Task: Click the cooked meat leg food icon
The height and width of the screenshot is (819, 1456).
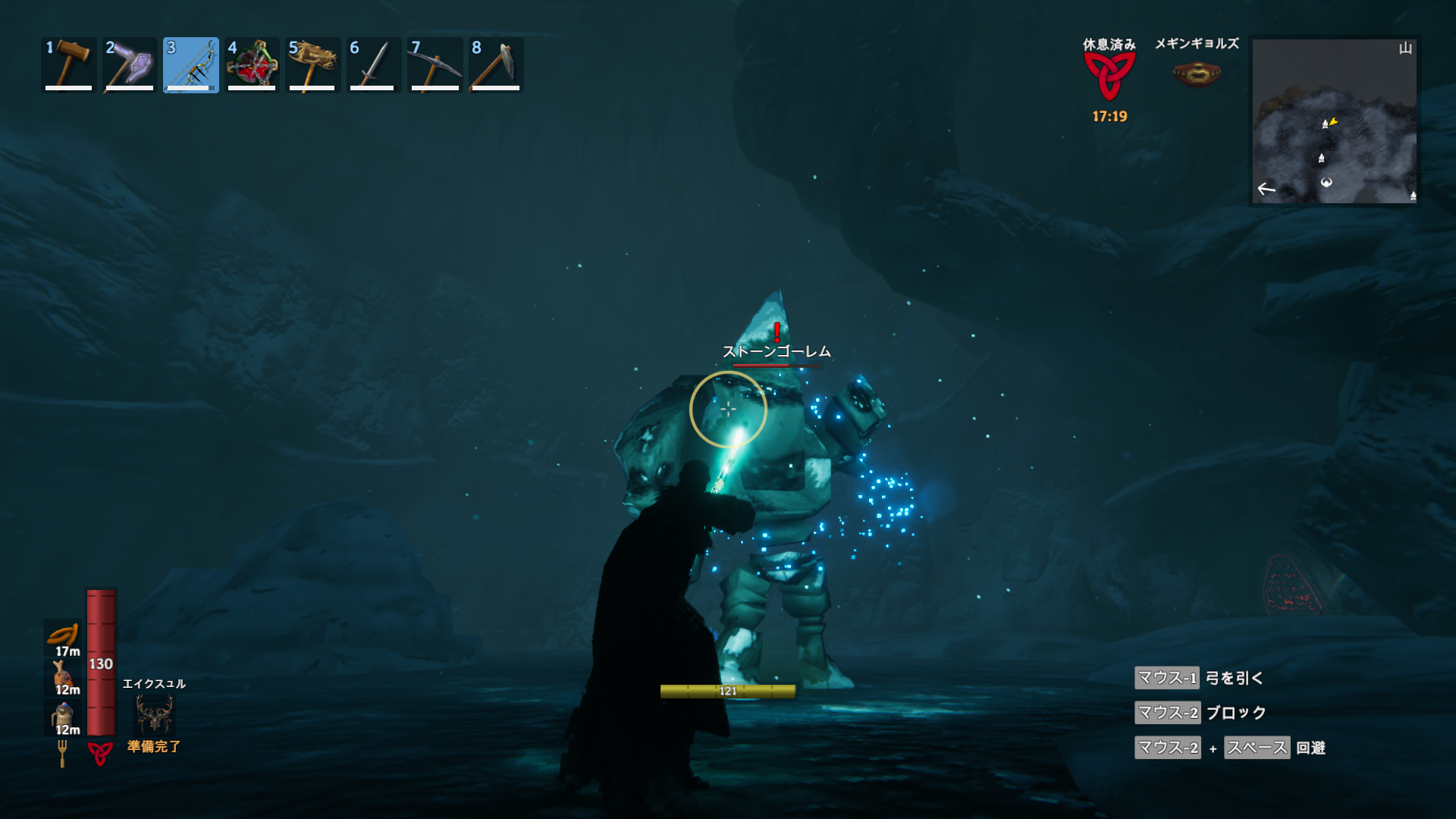Action: (62, 673)
